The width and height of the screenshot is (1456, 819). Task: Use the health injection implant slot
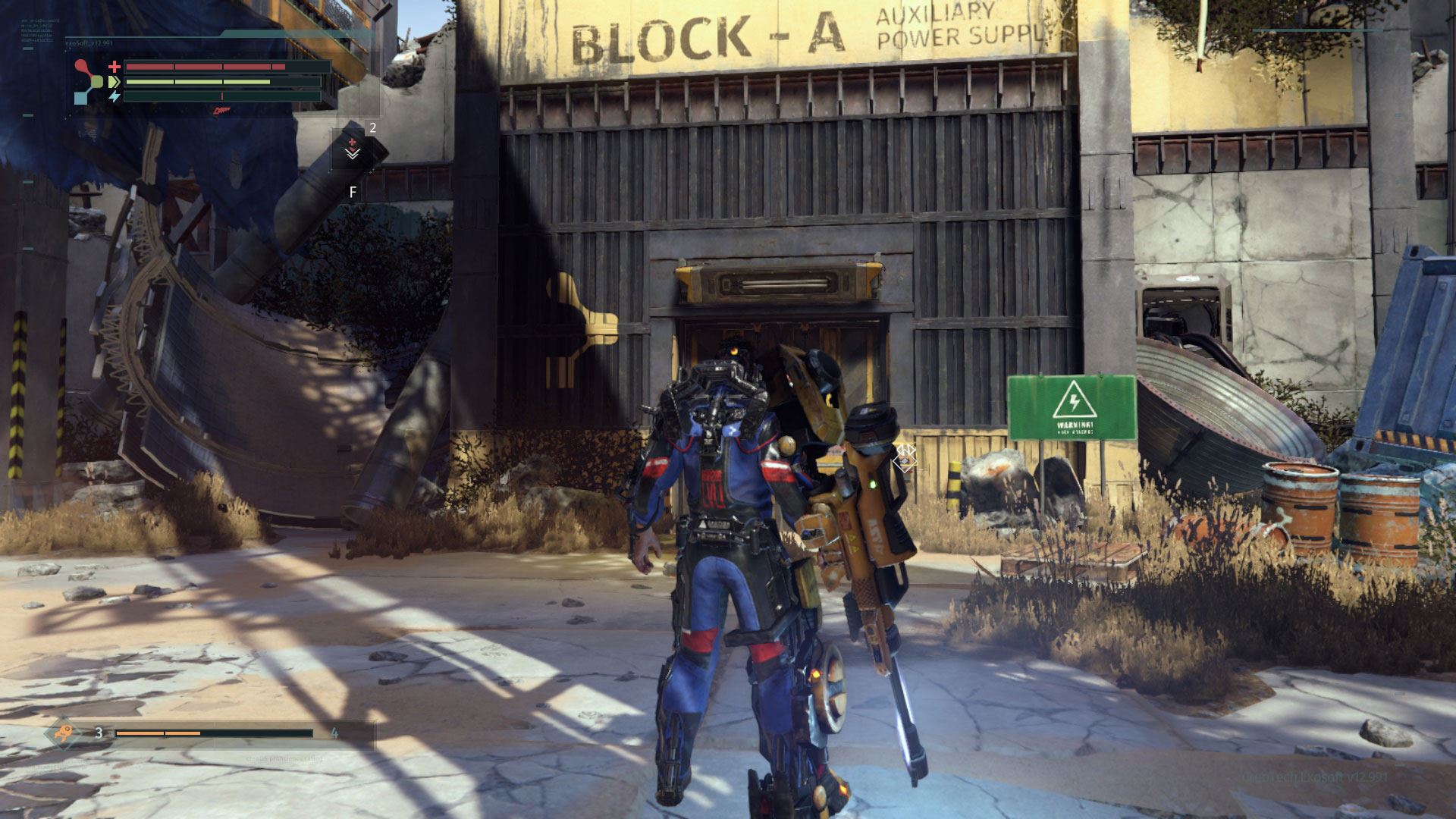pos(353,148)
